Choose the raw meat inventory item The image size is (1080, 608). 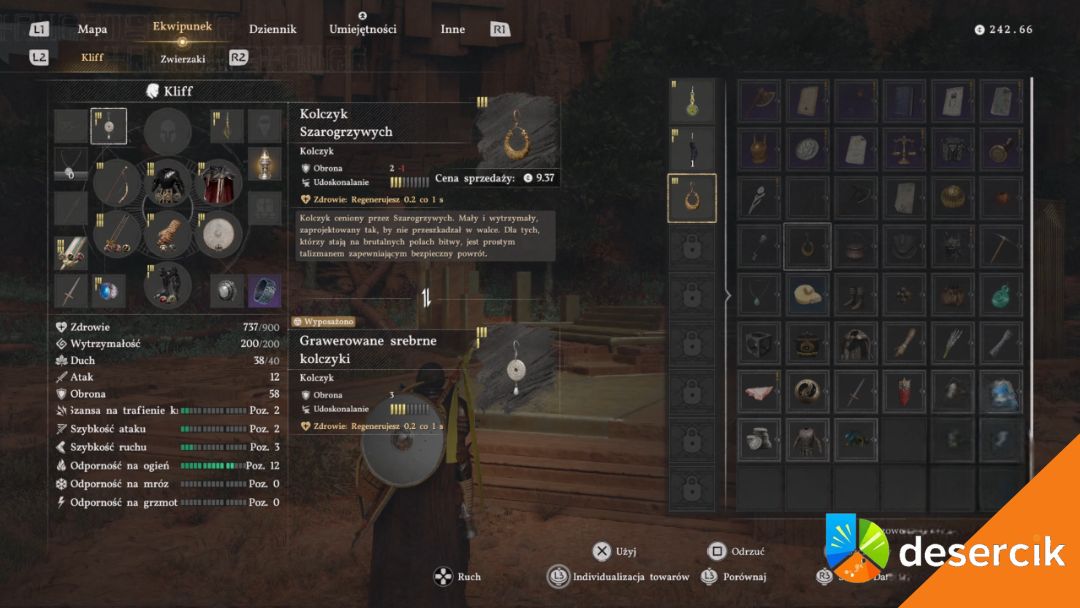pyautogui.click(x=760, y=392)
